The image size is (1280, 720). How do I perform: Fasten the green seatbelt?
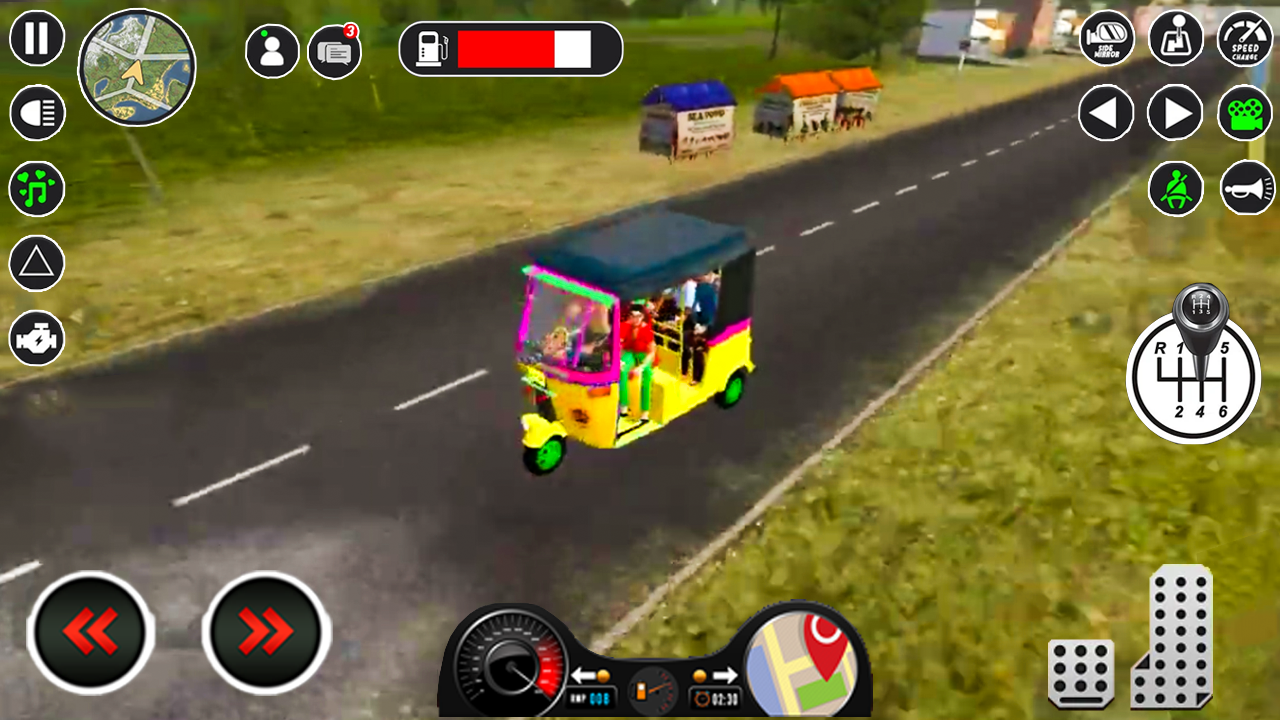1175,188
